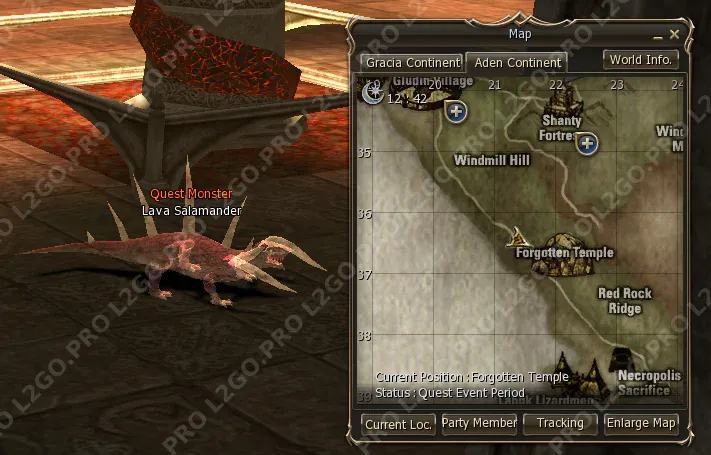Screen dimensions: 711x455
Task: Switch to the Gracia Continent tab
Action: pos(411,62)
